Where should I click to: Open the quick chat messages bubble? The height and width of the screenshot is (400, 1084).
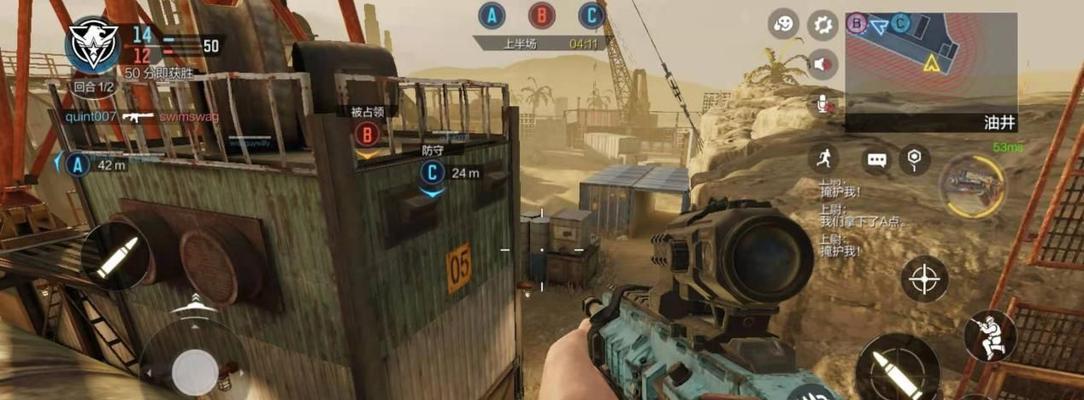coord(877,160)
